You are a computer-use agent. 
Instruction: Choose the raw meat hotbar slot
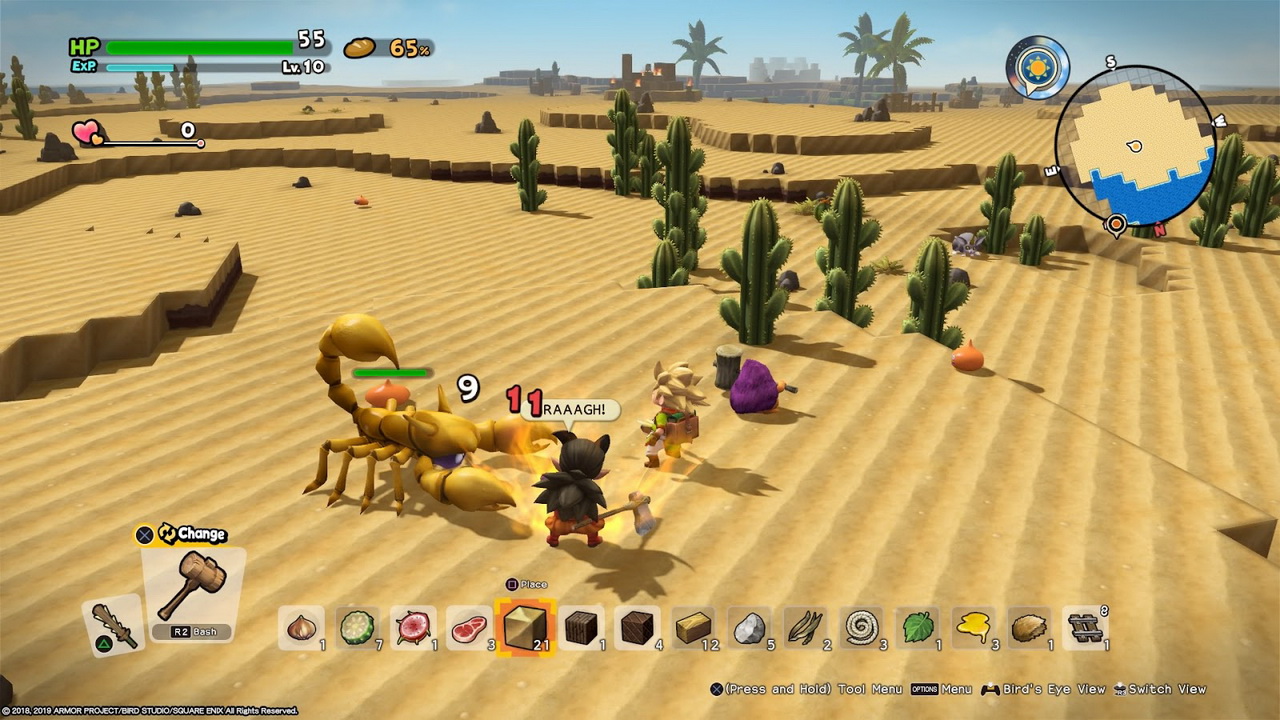pos(469,628)
